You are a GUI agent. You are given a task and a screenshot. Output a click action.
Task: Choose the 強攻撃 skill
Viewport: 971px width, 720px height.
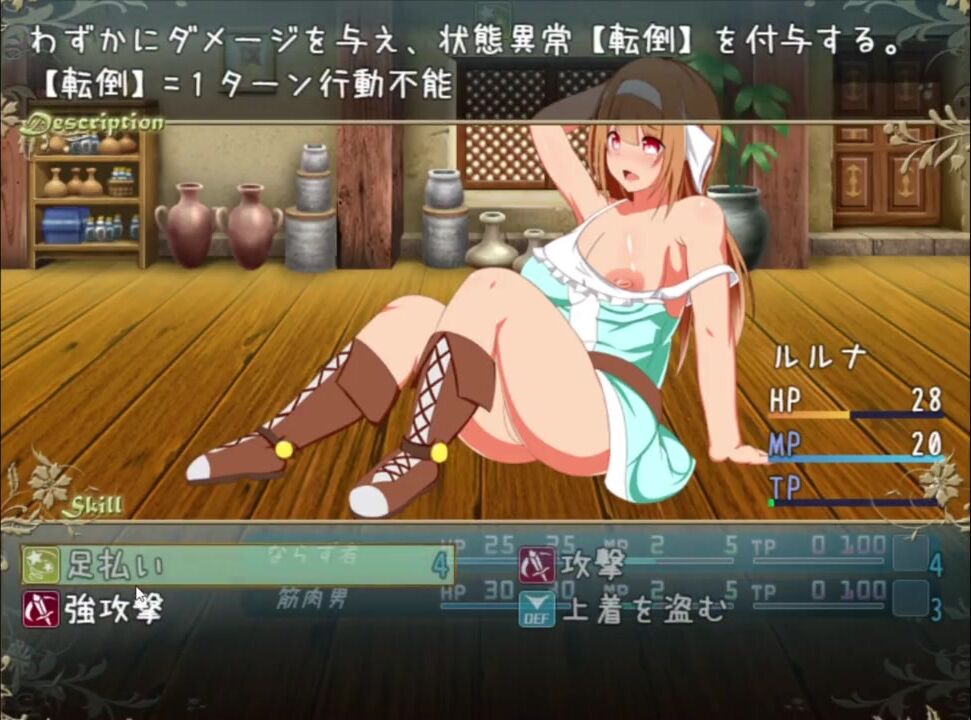tap(115, 608)
